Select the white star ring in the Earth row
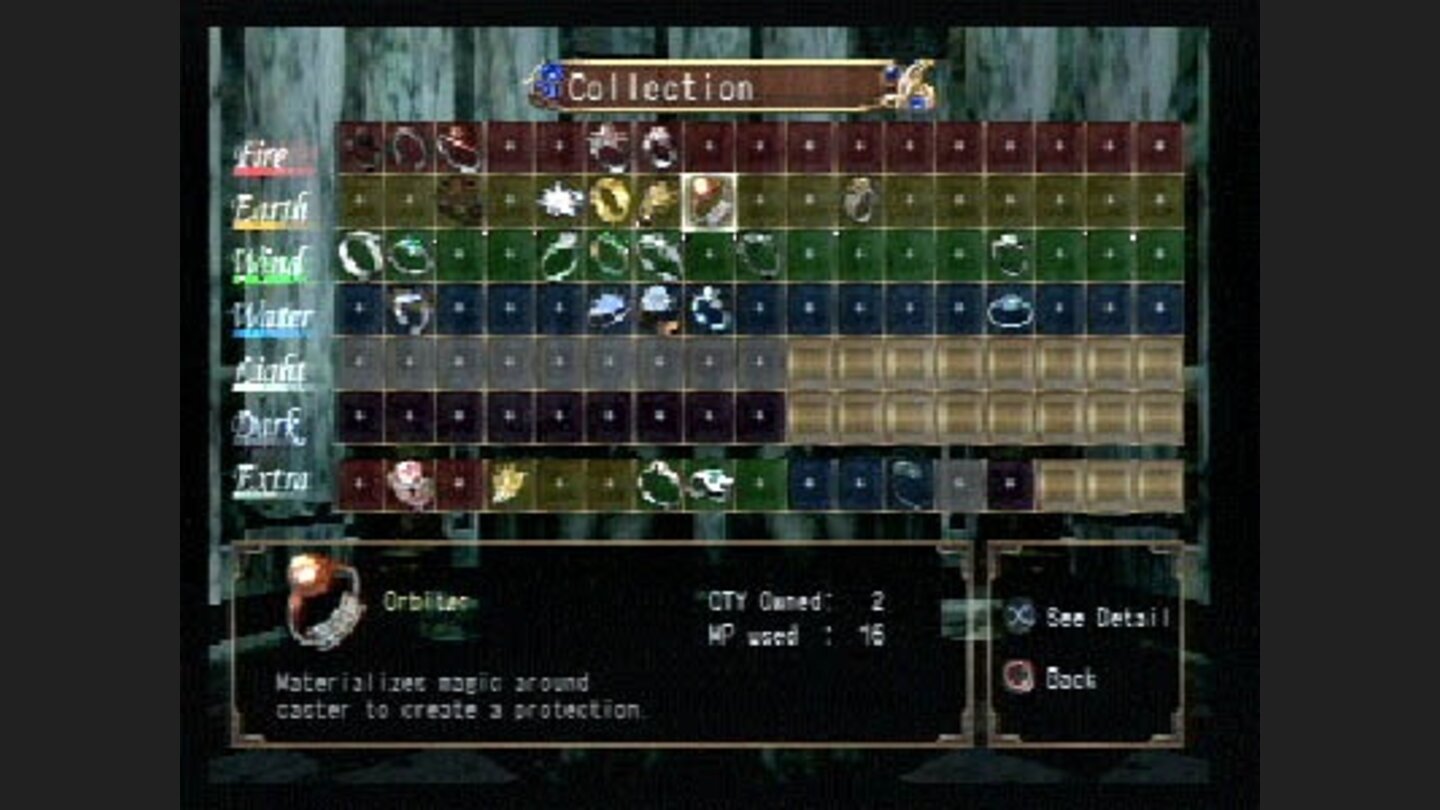1440x810 pixels. (560, 200)
